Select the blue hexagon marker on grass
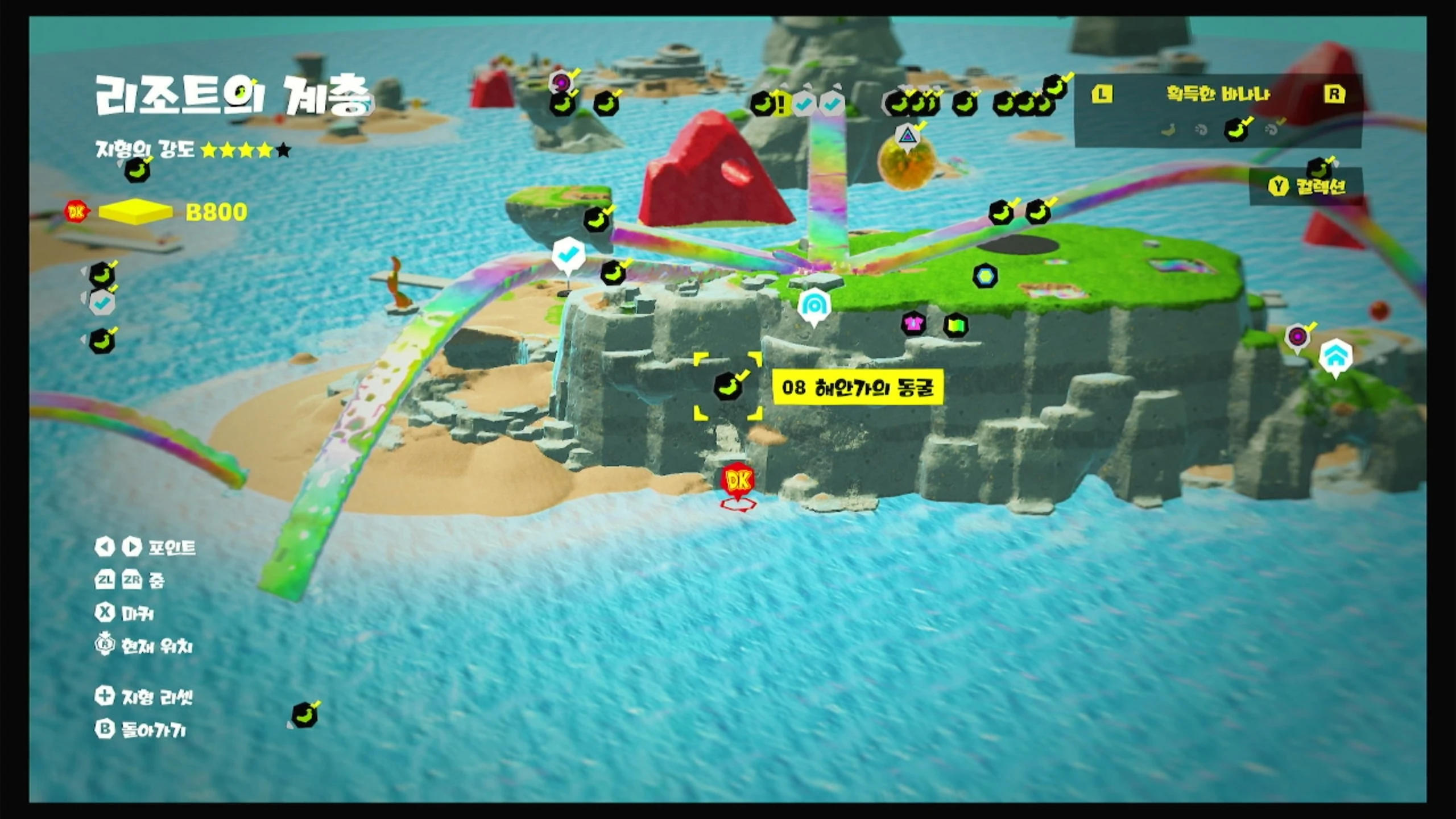Viewport: 1456px width, 819px height. pos(985,276)
